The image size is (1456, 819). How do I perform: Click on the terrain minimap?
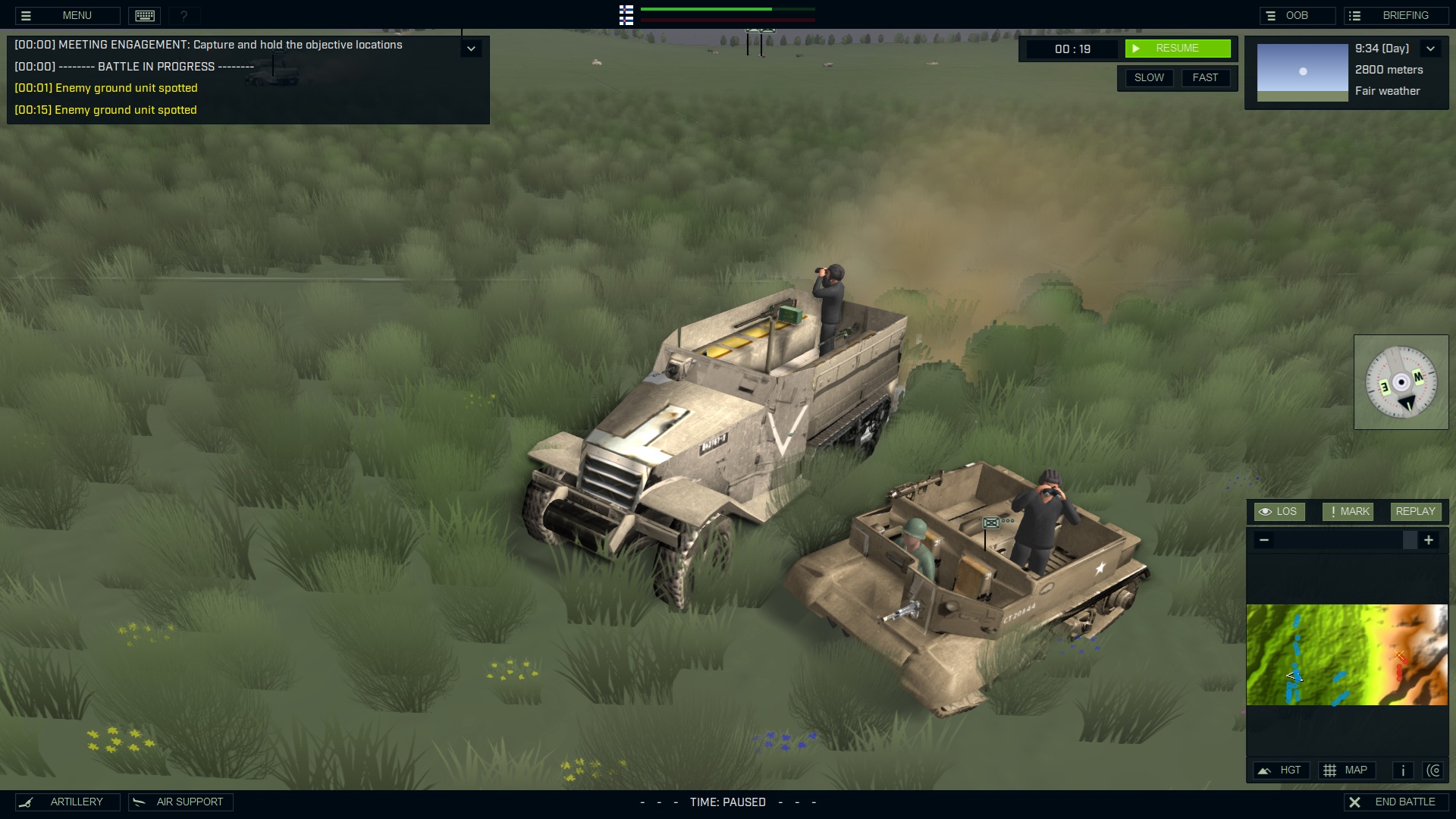click(x=1347, y=654)
